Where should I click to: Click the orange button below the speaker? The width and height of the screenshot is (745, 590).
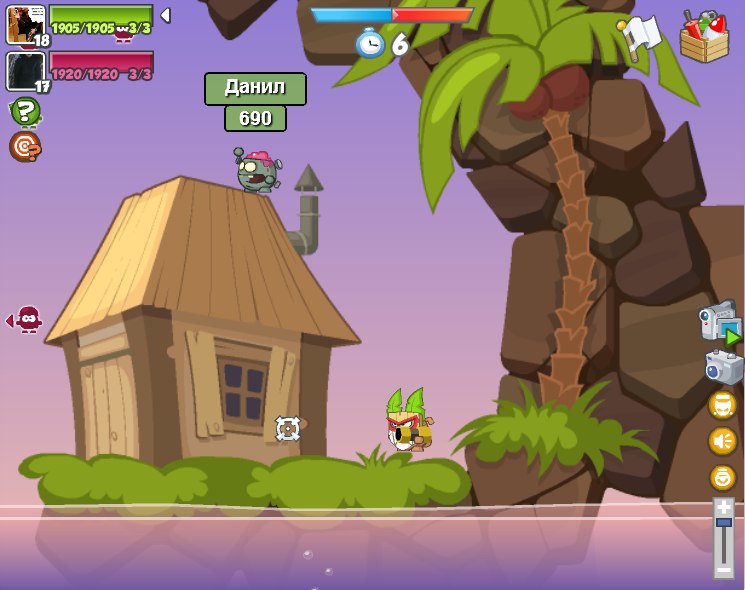tap(722, 477)
